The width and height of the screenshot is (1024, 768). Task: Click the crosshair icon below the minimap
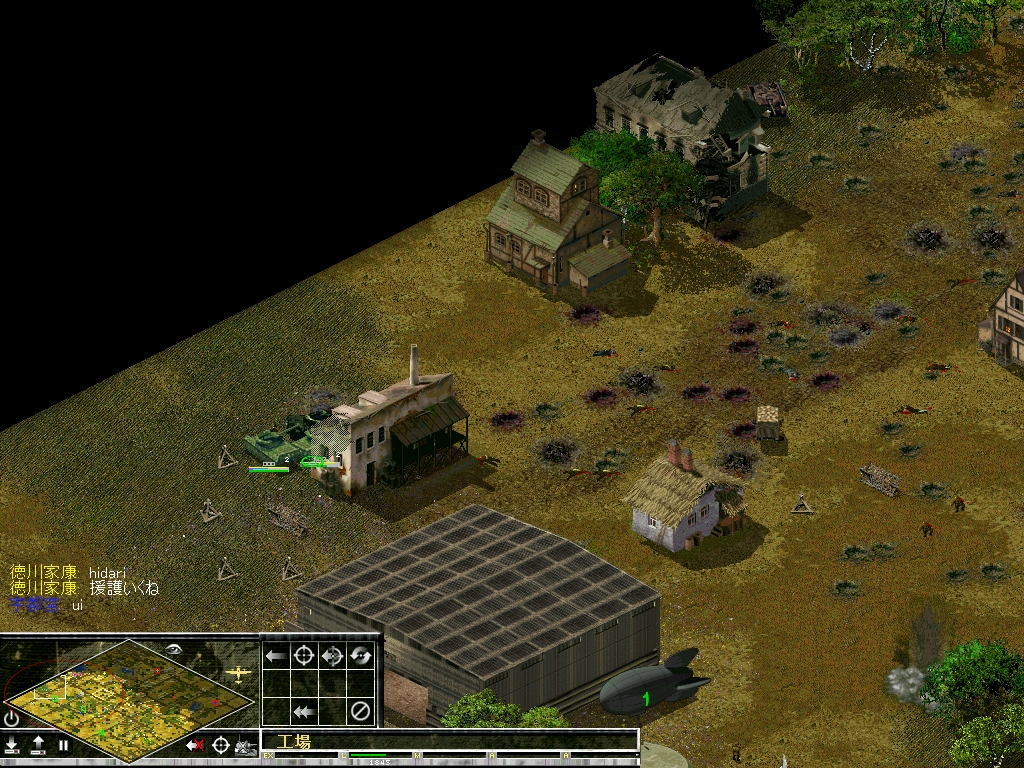click(220, 745)
